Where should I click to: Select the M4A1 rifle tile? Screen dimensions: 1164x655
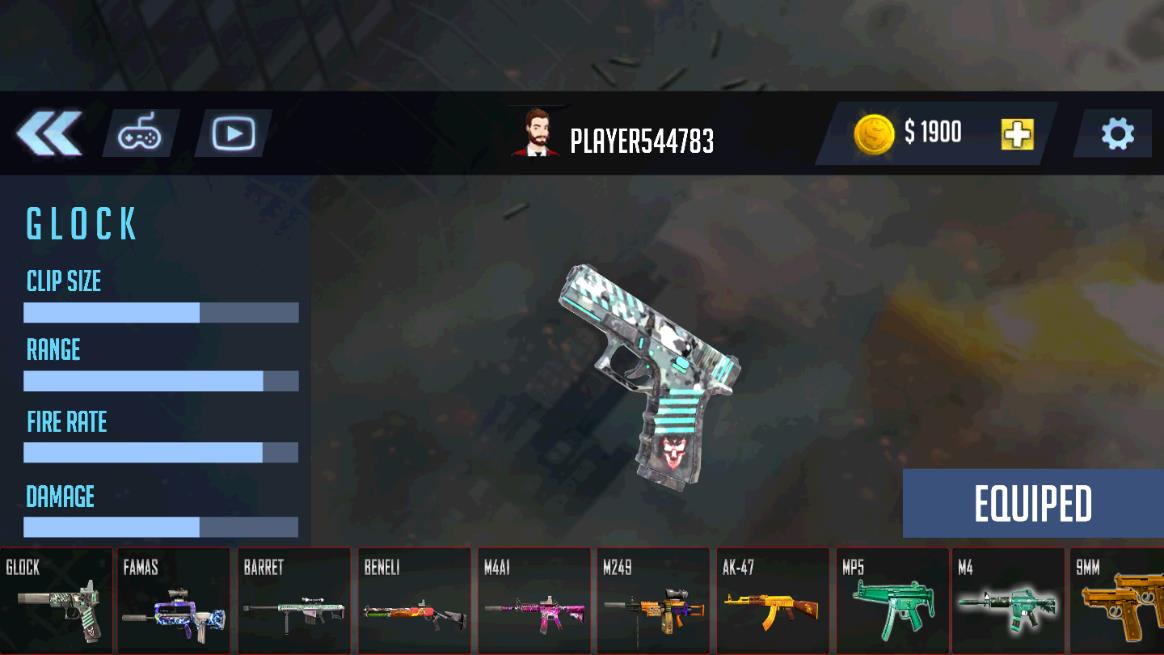[x=533, y=601]
